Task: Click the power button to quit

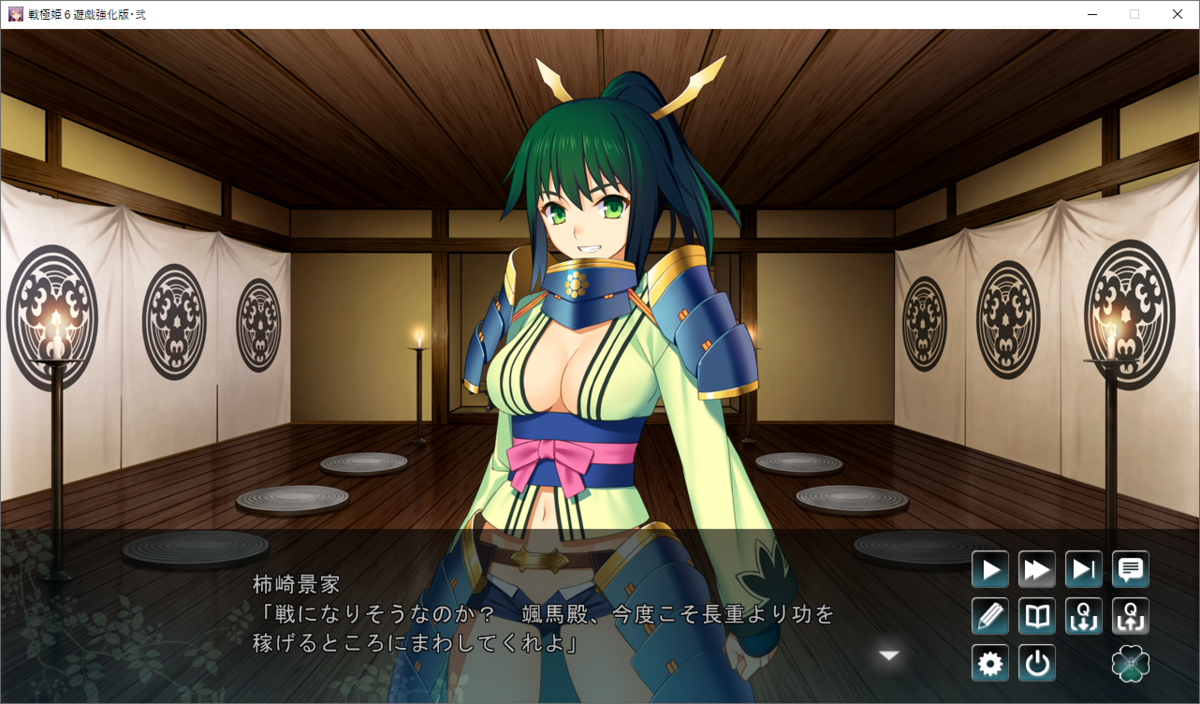Action: [x=1037, y=663]
